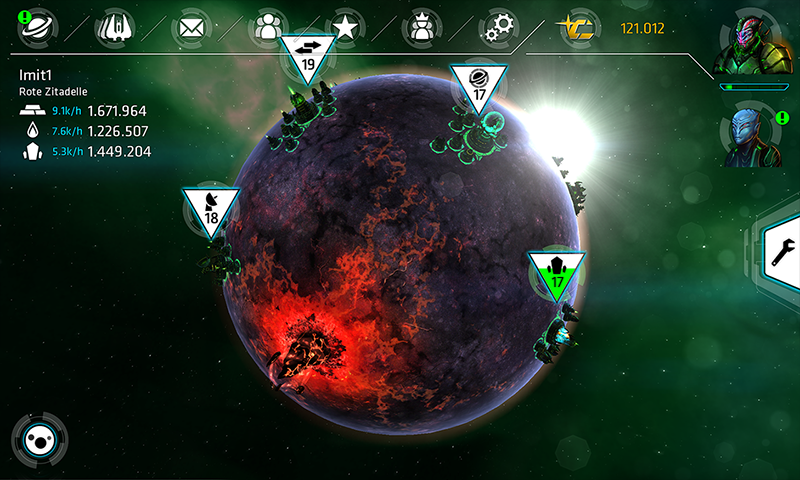Screen dimensions: 800x480
Task: Select the level 18 radar building marker
Action: click(x=211, y=209)
